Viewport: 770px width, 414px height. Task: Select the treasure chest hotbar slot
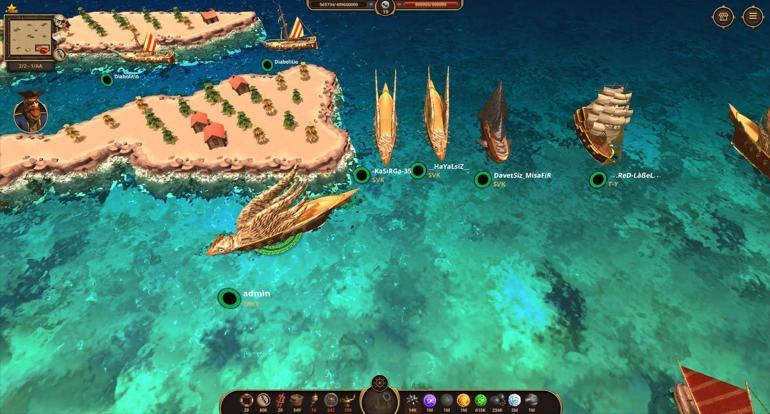(297, 400)
